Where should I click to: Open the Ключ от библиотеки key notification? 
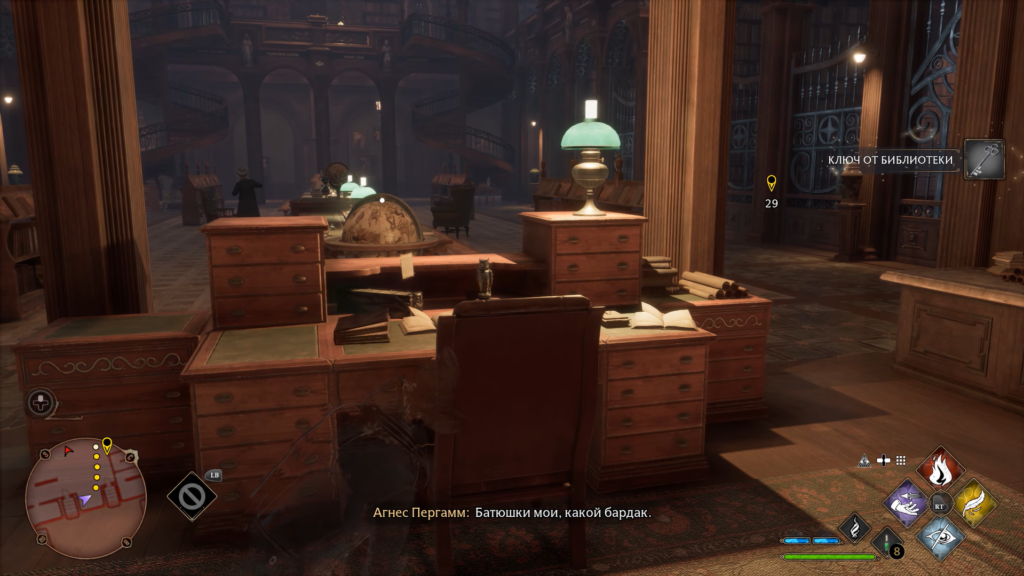pyautogui.click(x=984, y=159)
